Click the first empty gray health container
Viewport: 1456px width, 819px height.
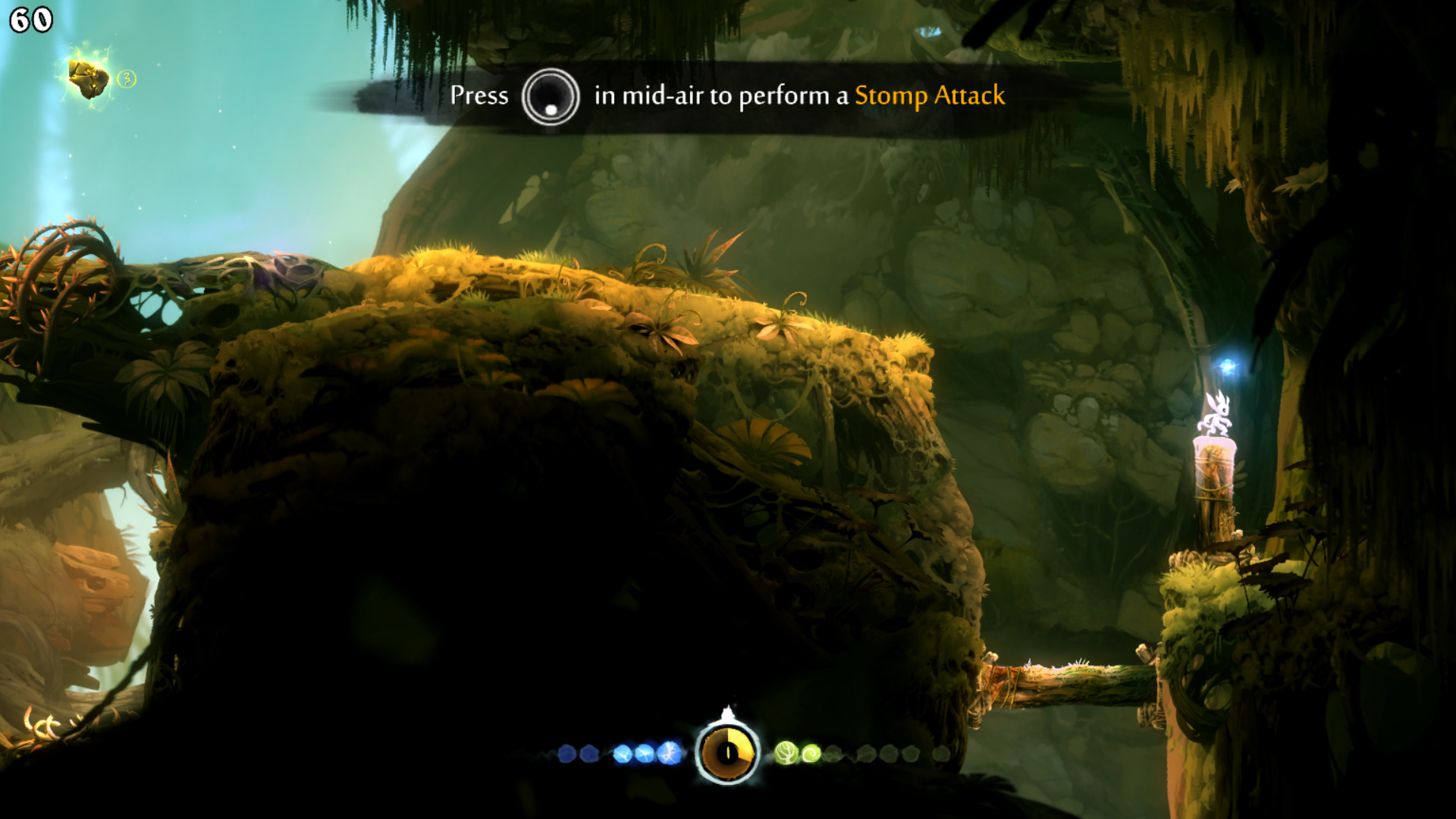pos(834,753)
